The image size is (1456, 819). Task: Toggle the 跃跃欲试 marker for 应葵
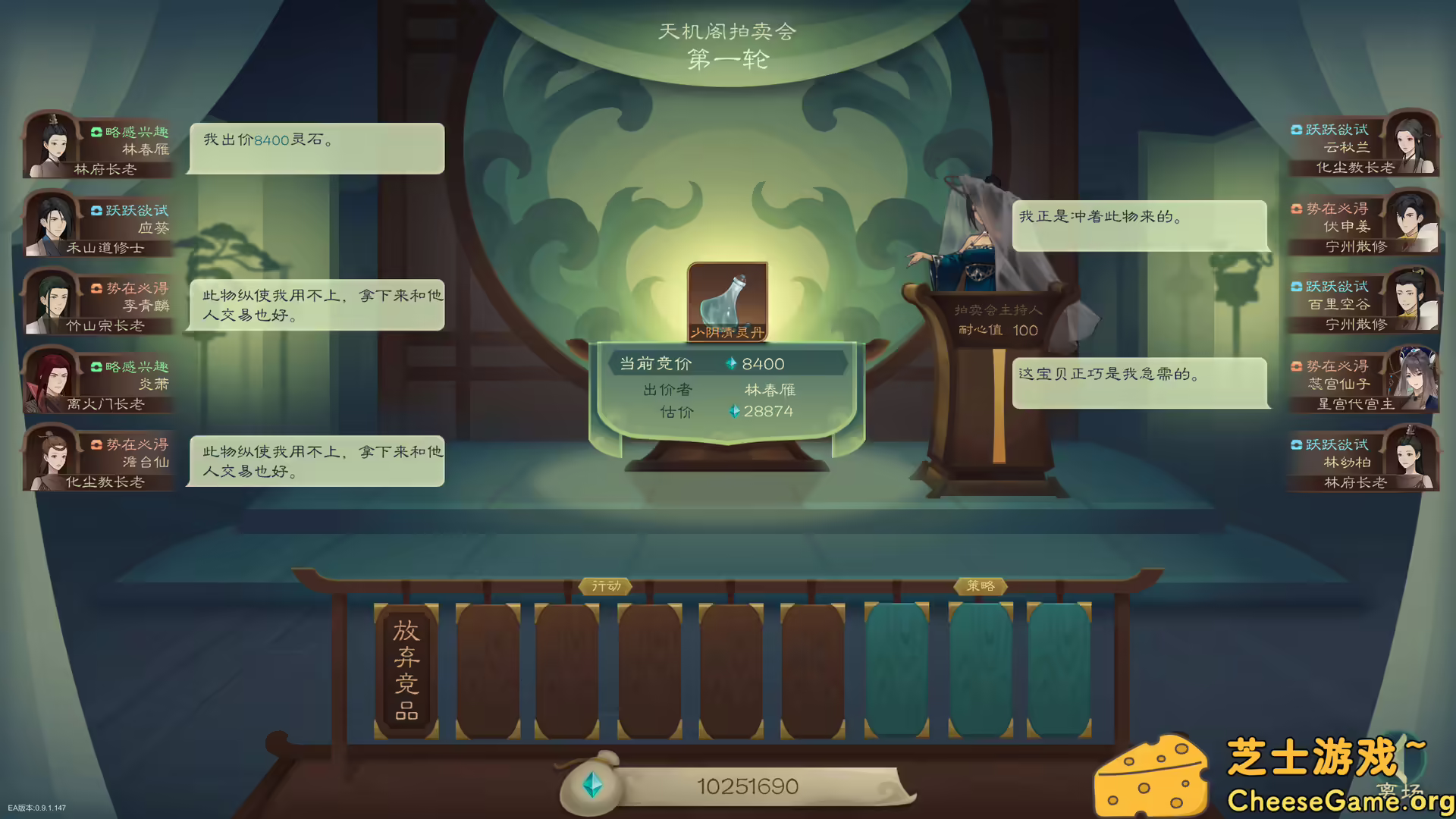96,211
